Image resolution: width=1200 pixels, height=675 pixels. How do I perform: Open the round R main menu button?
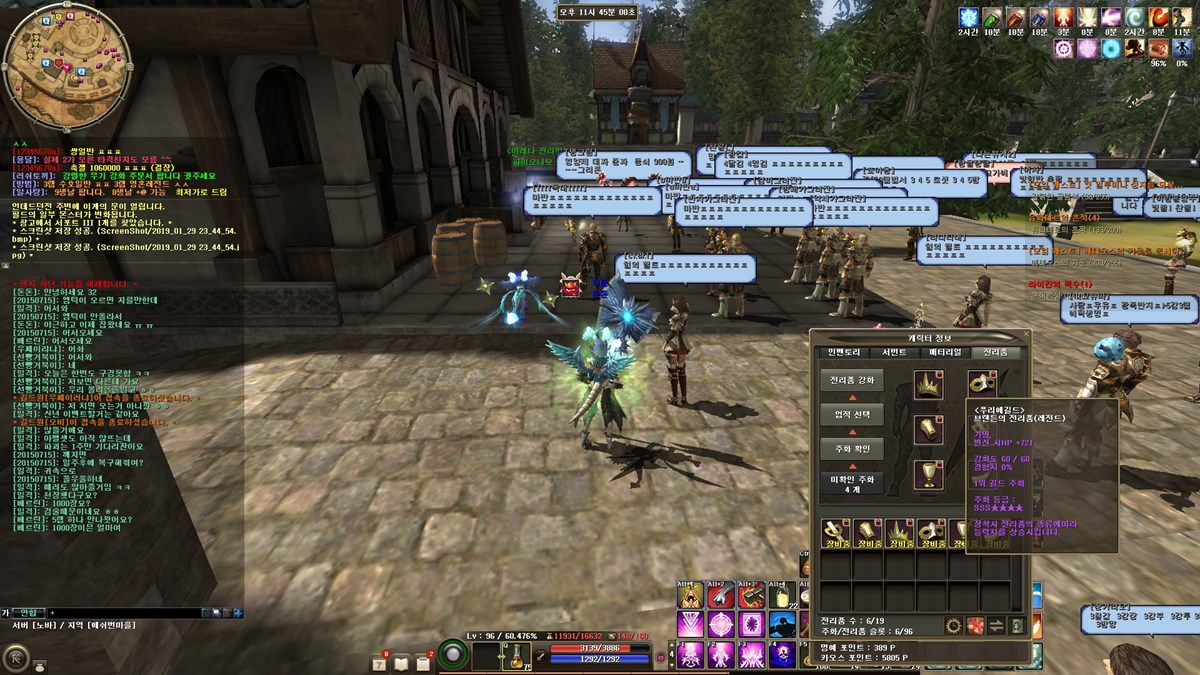(x=16, y=659)
